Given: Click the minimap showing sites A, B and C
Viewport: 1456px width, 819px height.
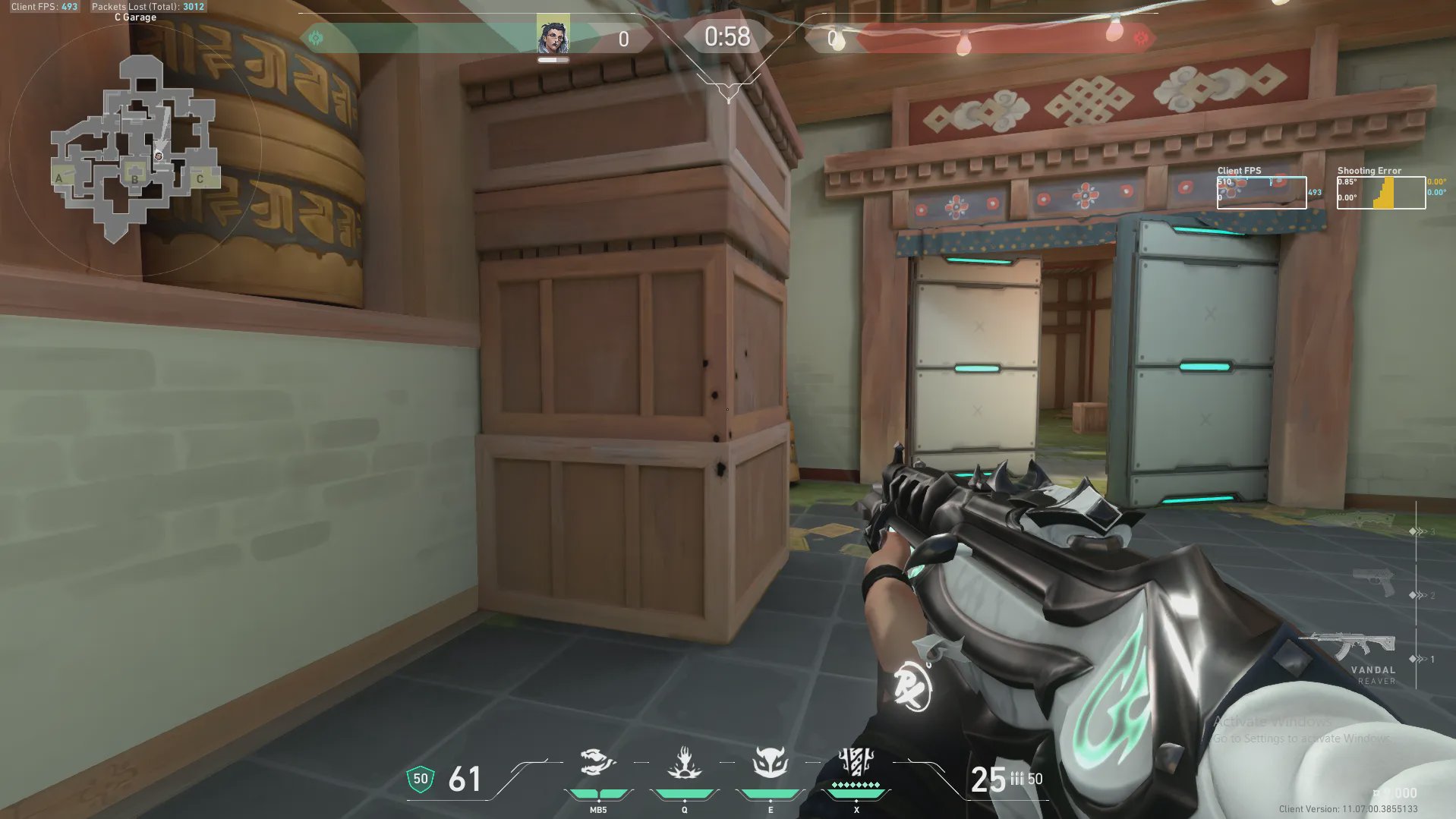Looking at the screenshot, I should (x=135, y=148).
